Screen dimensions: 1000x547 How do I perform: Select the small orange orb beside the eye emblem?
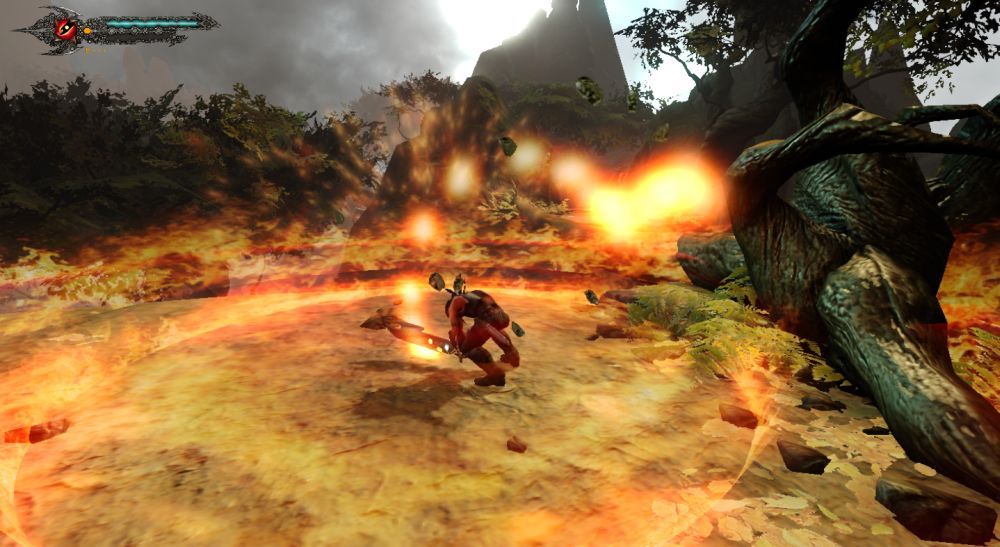(88, 32)
